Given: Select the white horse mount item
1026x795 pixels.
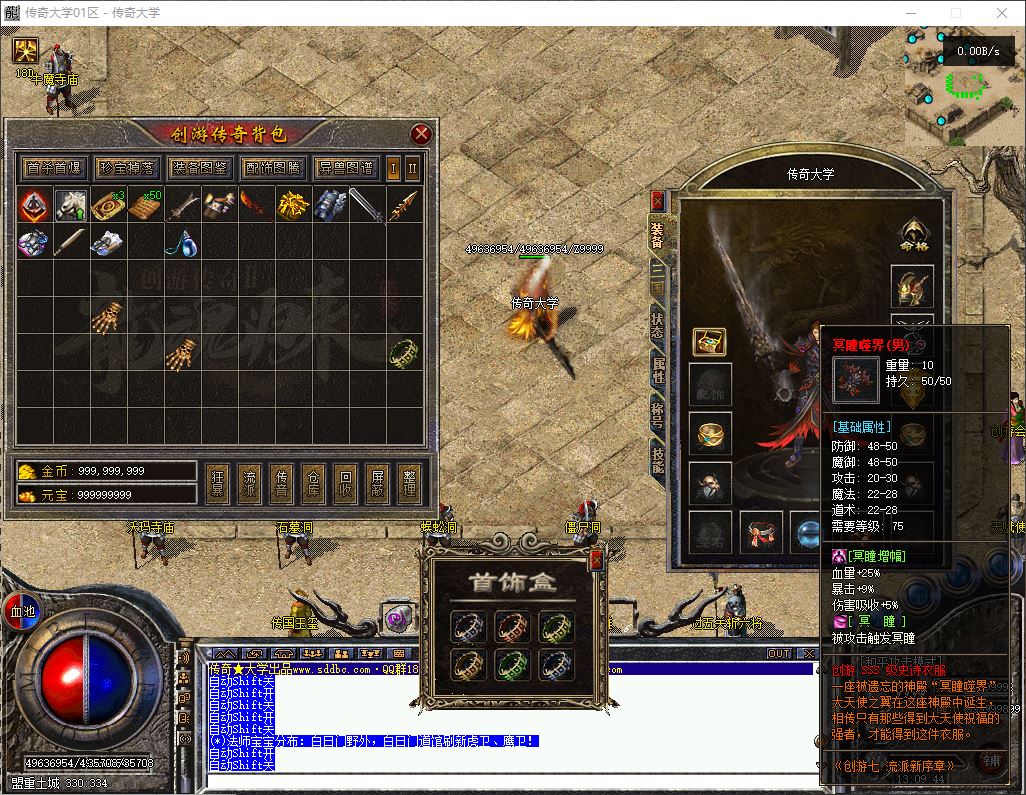Looking at the screenshot, I should tap(70, 205).
